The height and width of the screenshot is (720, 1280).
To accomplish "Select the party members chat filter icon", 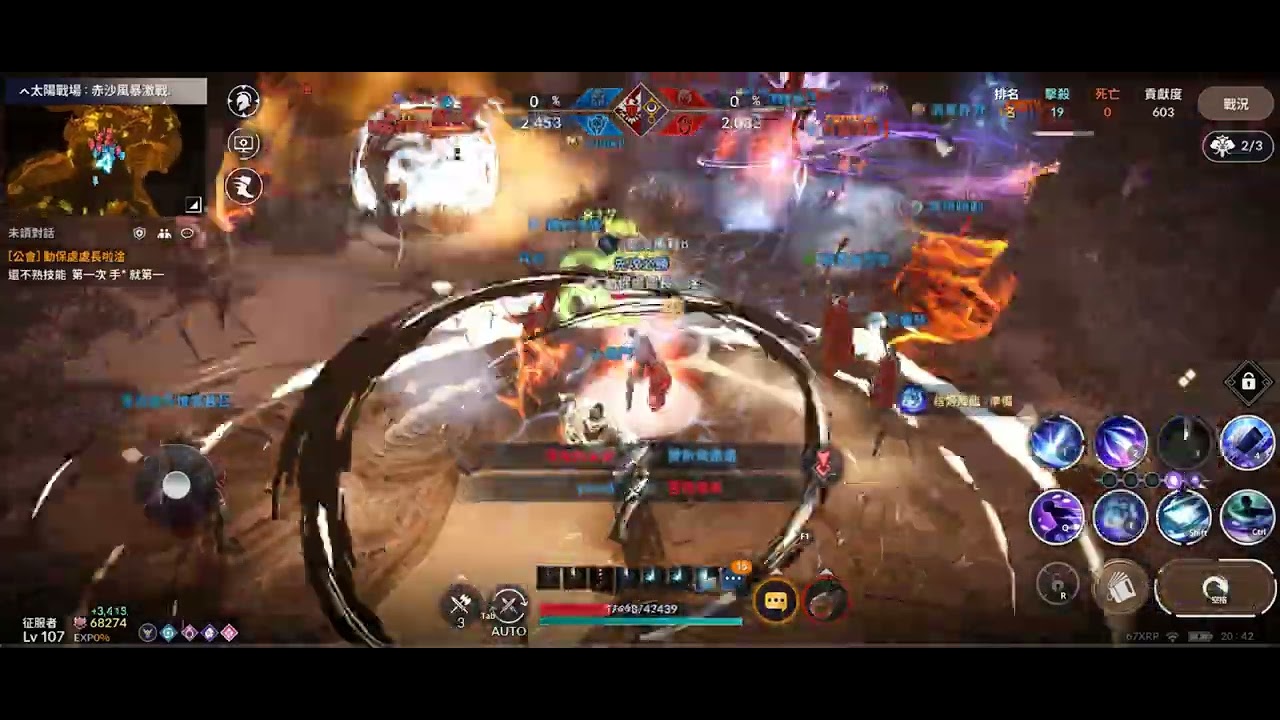I will (164, 233).
